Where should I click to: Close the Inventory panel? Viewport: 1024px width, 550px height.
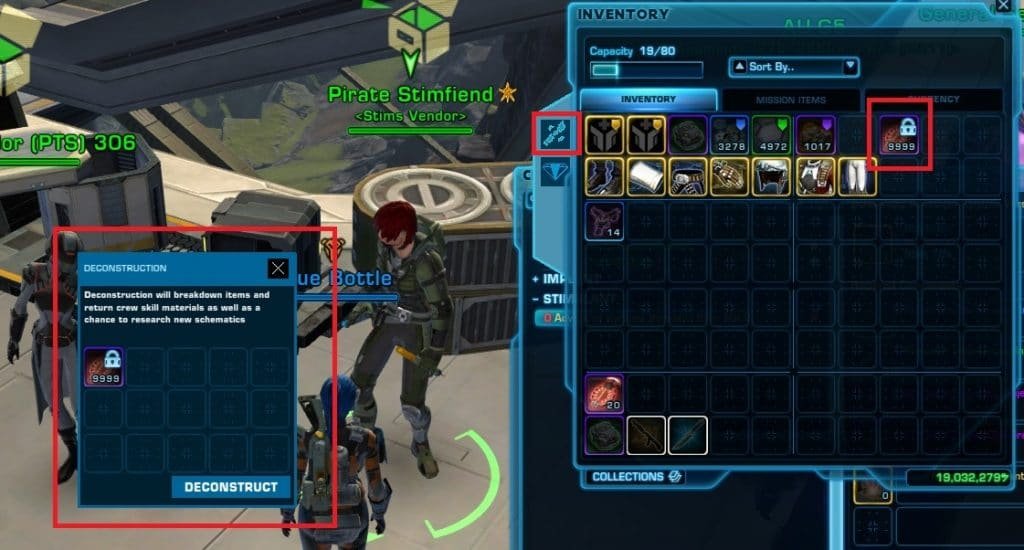coord(1003,7)
